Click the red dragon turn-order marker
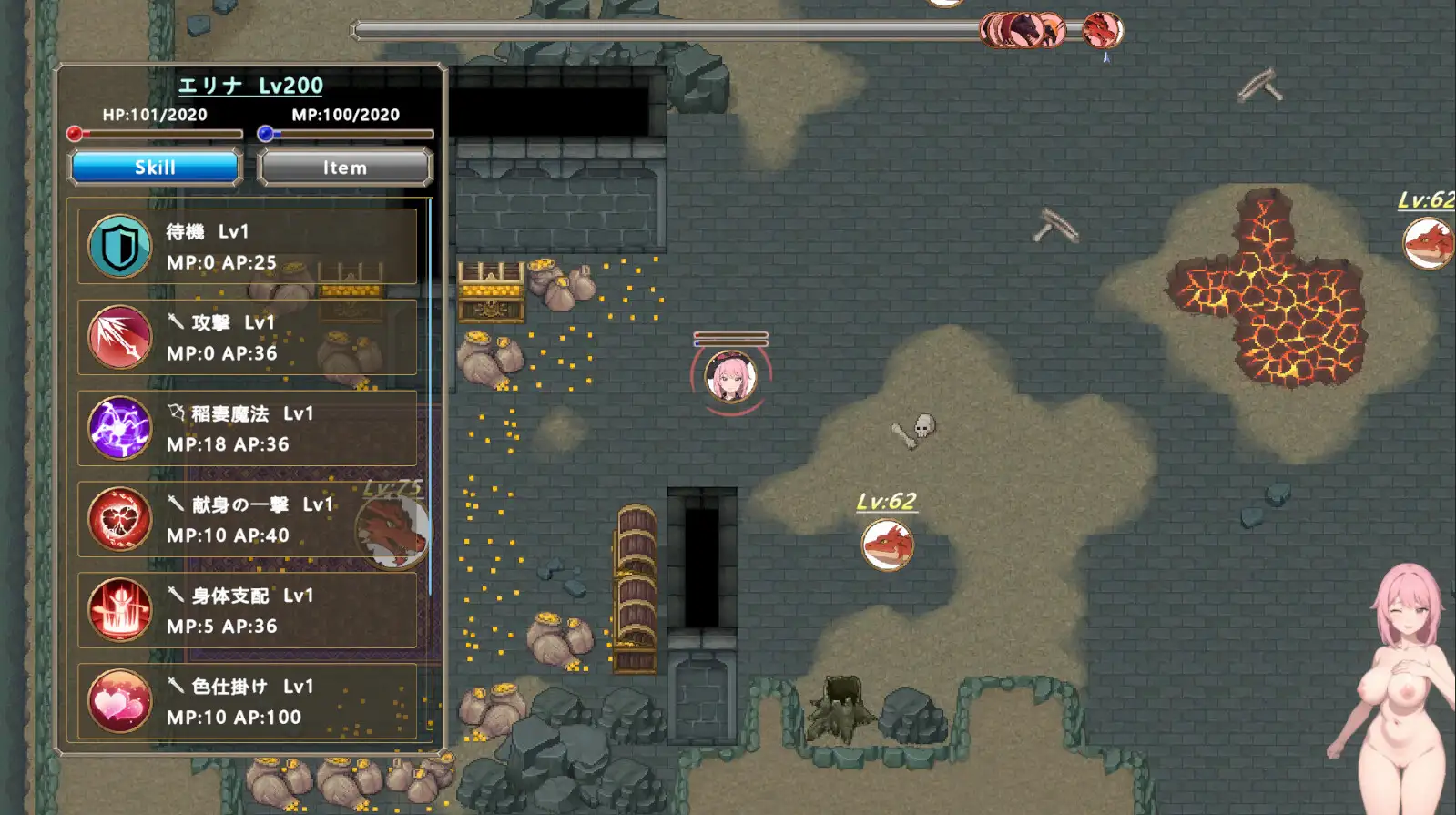This screenshot has height=815, width=1456. click(x=1102, y=30)
